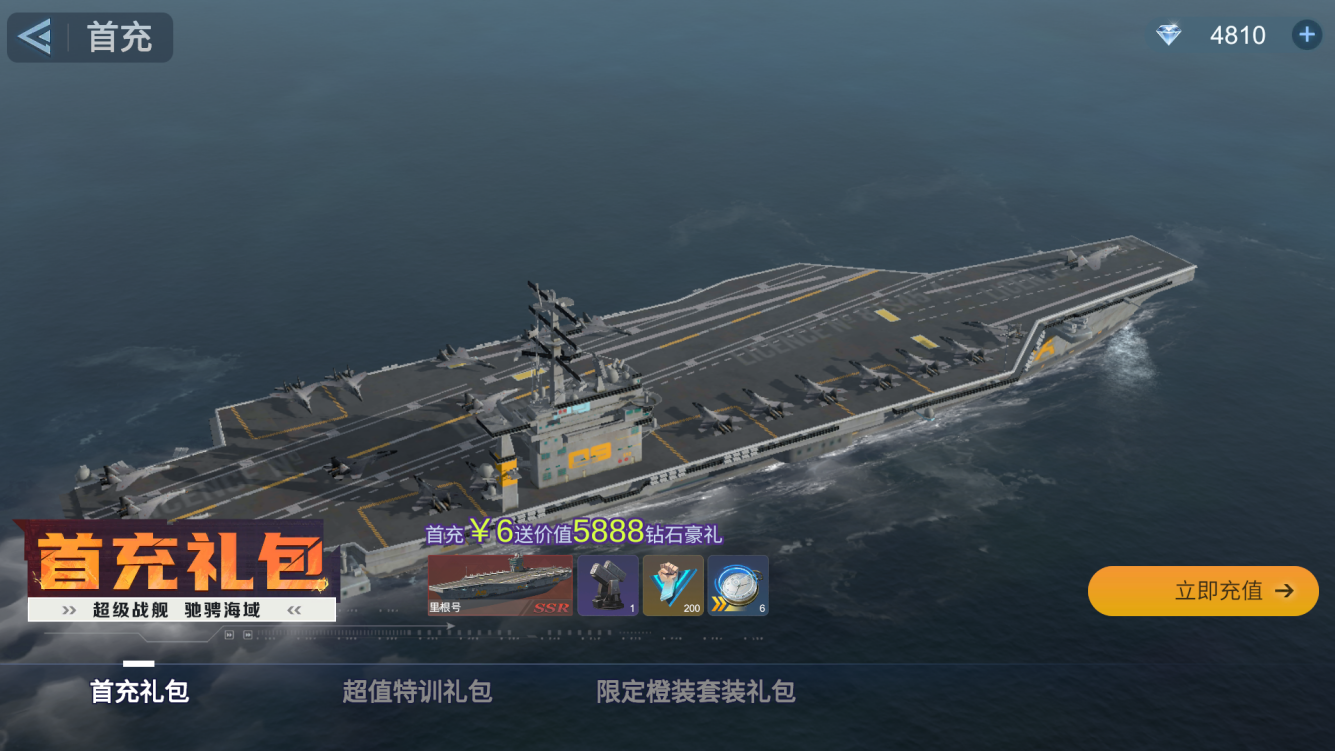Tap the compass reward icon
1335x751 pixels.
(x=736, y=583)
